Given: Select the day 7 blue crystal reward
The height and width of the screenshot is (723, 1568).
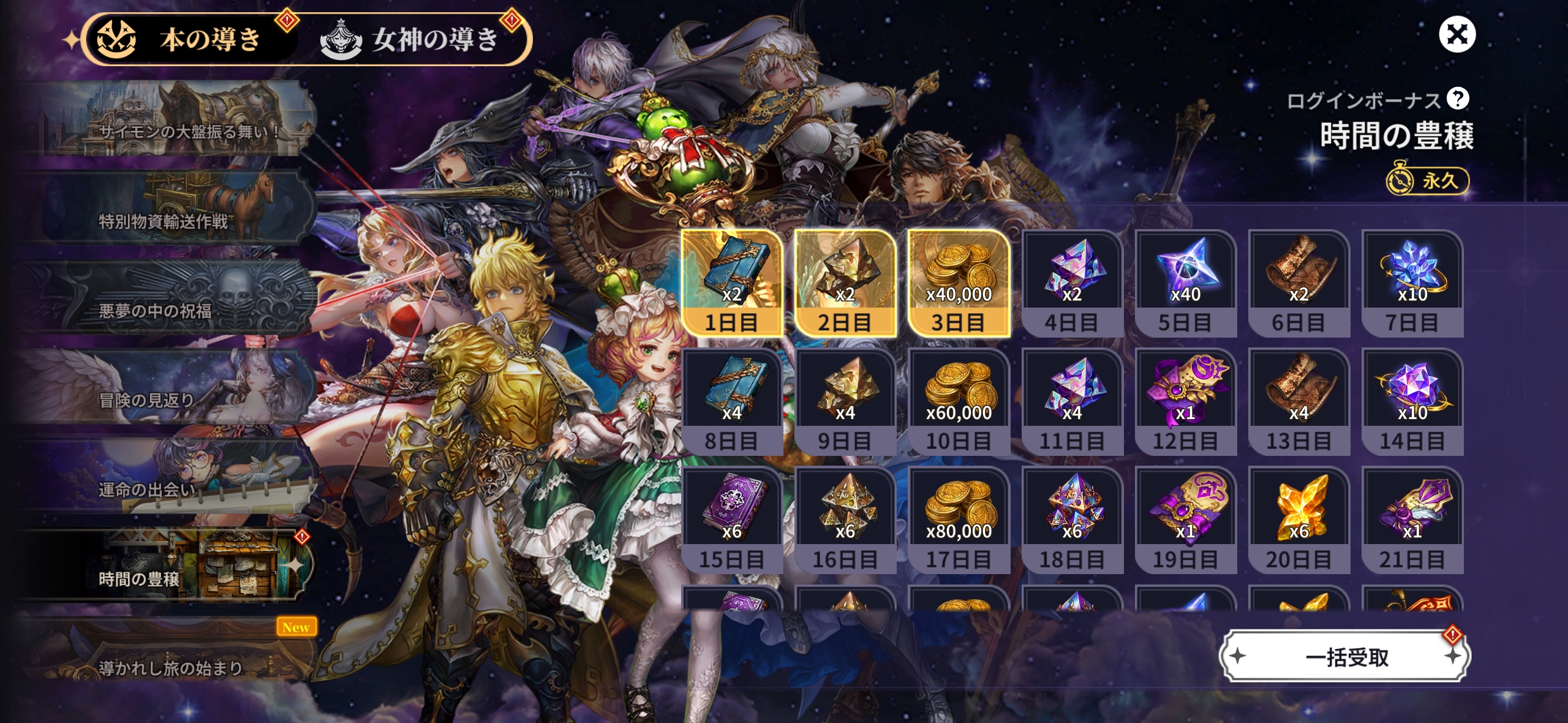Looking at the screenshot, I should click(x=1412, y=283).
